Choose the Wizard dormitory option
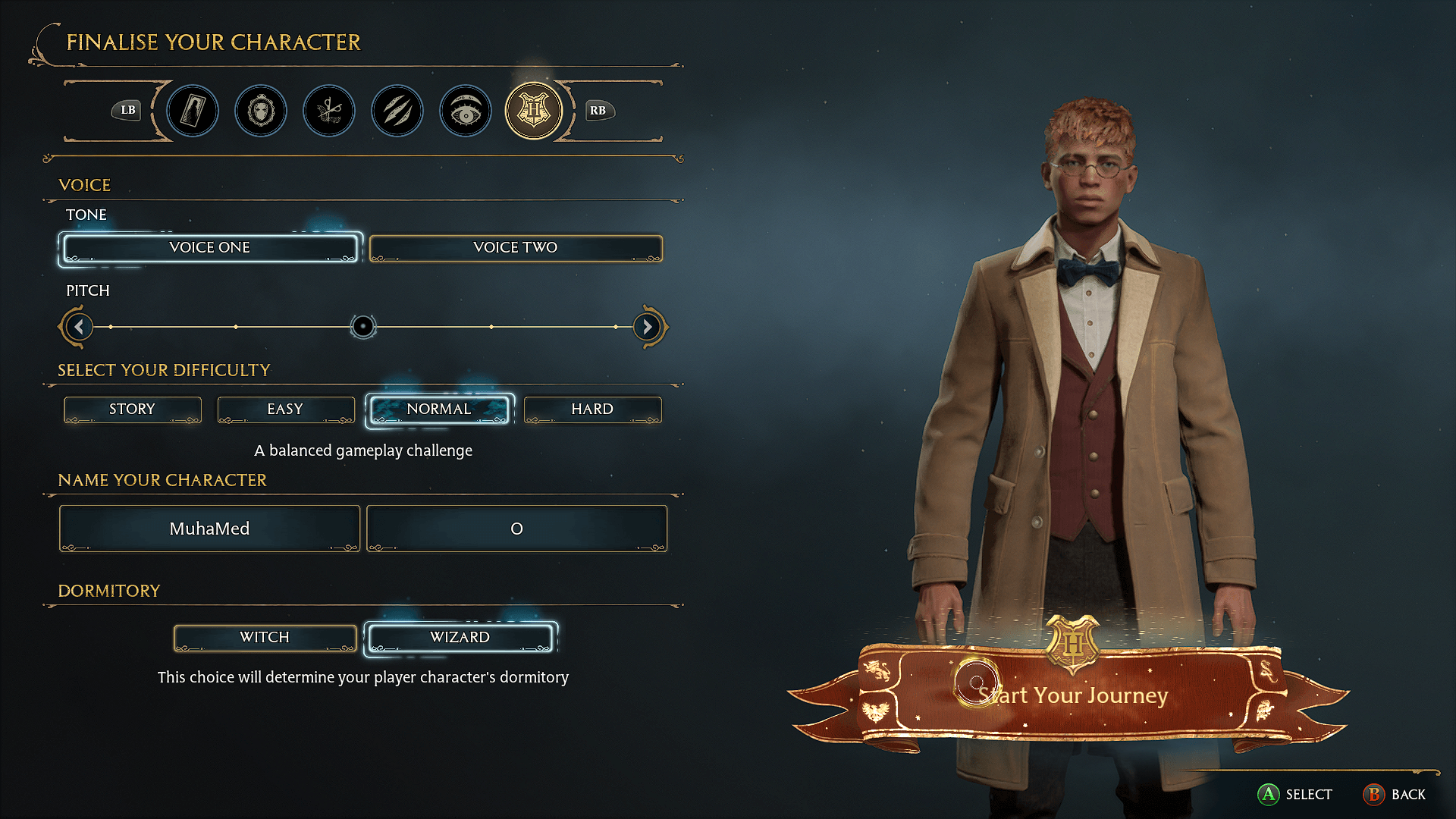This screenshot has width=1456, height=819. point(460,638)
